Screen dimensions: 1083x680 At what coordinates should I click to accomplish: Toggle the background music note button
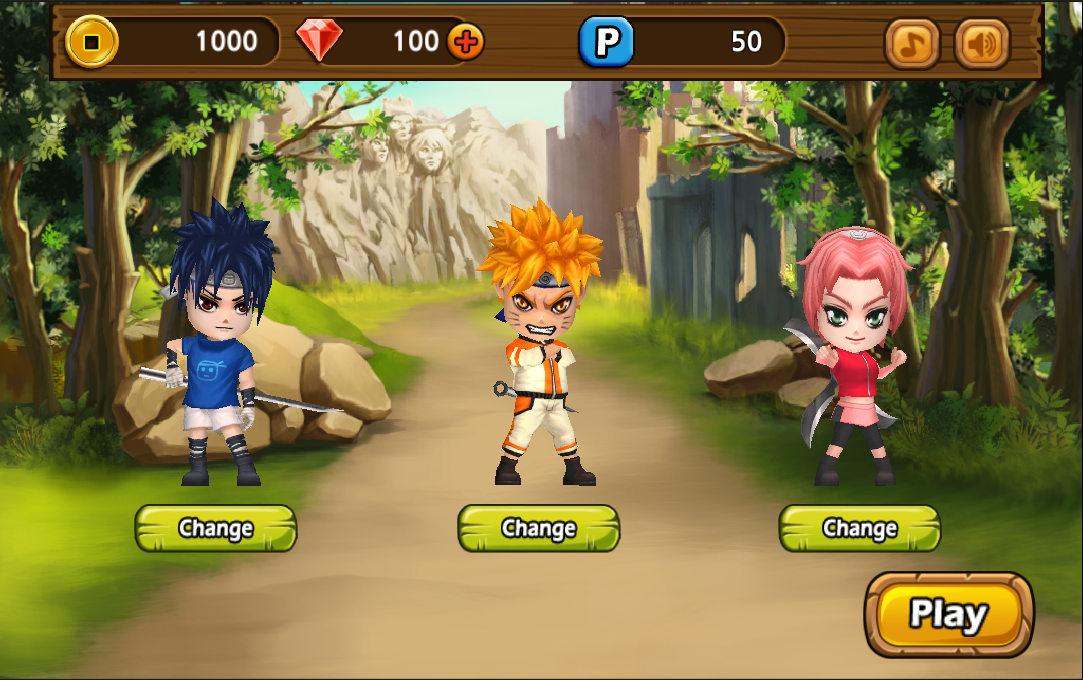912,43
